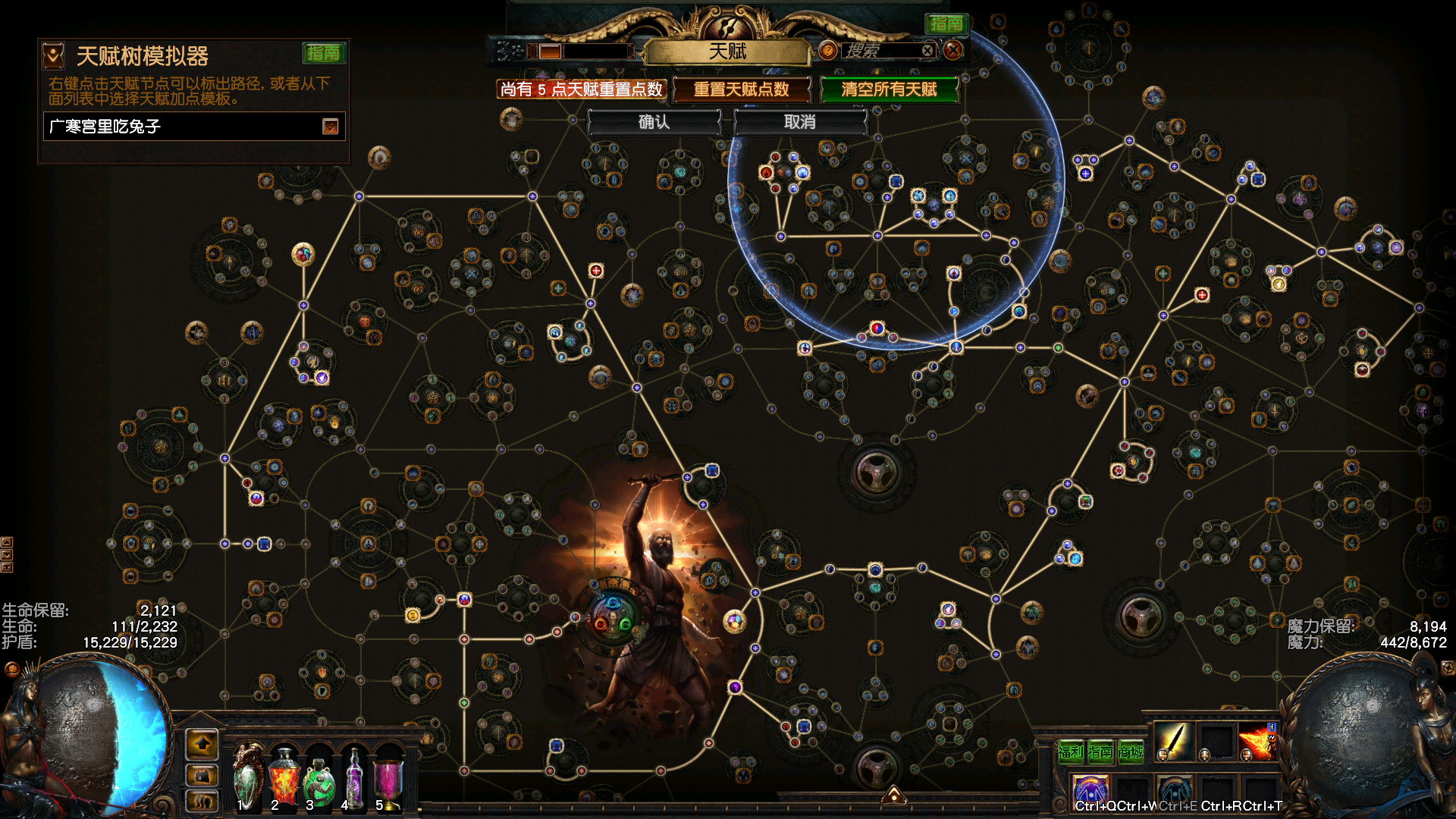The height and width of the screenshot is (819, 1456).
Task: Click the 重置天赋点数 reset button
Action: tap(741, 89)
